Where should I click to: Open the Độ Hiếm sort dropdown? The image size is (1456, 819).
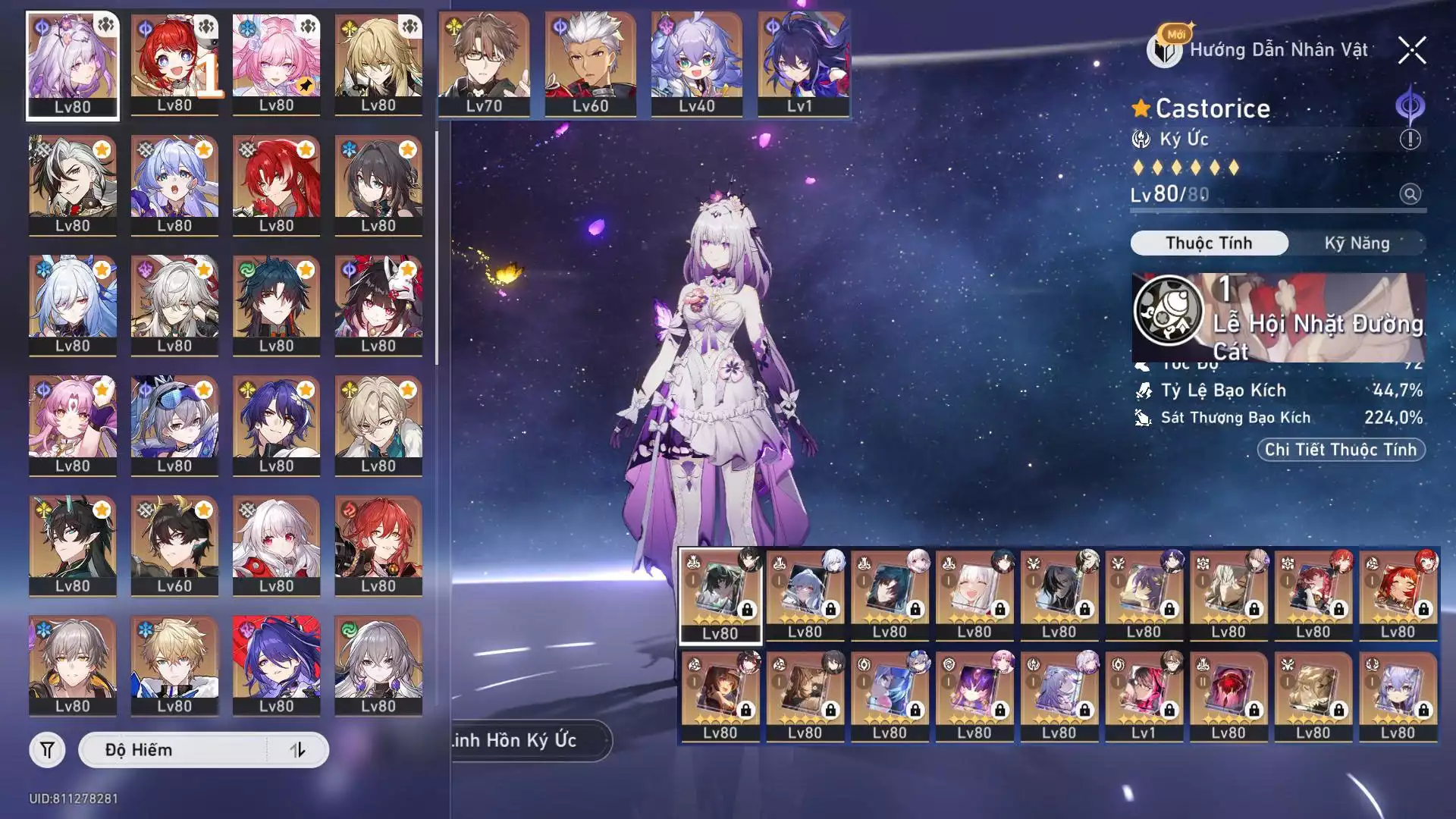pyautogui.click(x=173, y=750)
